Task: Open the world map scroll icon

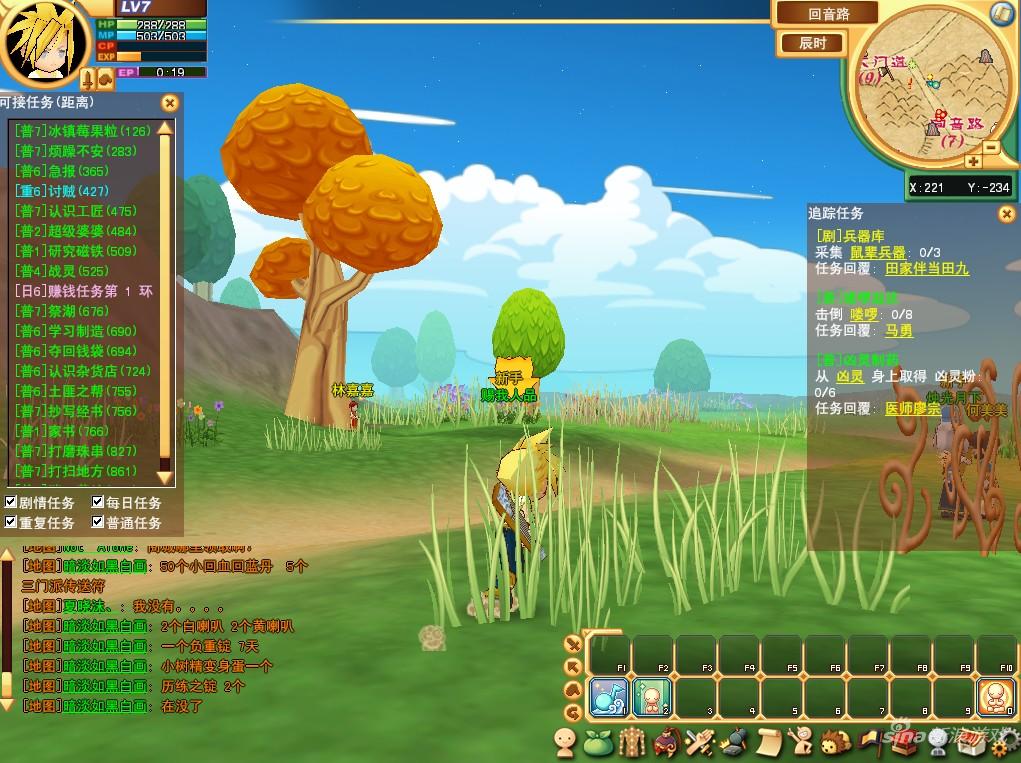Action: tap(1002, 13)
